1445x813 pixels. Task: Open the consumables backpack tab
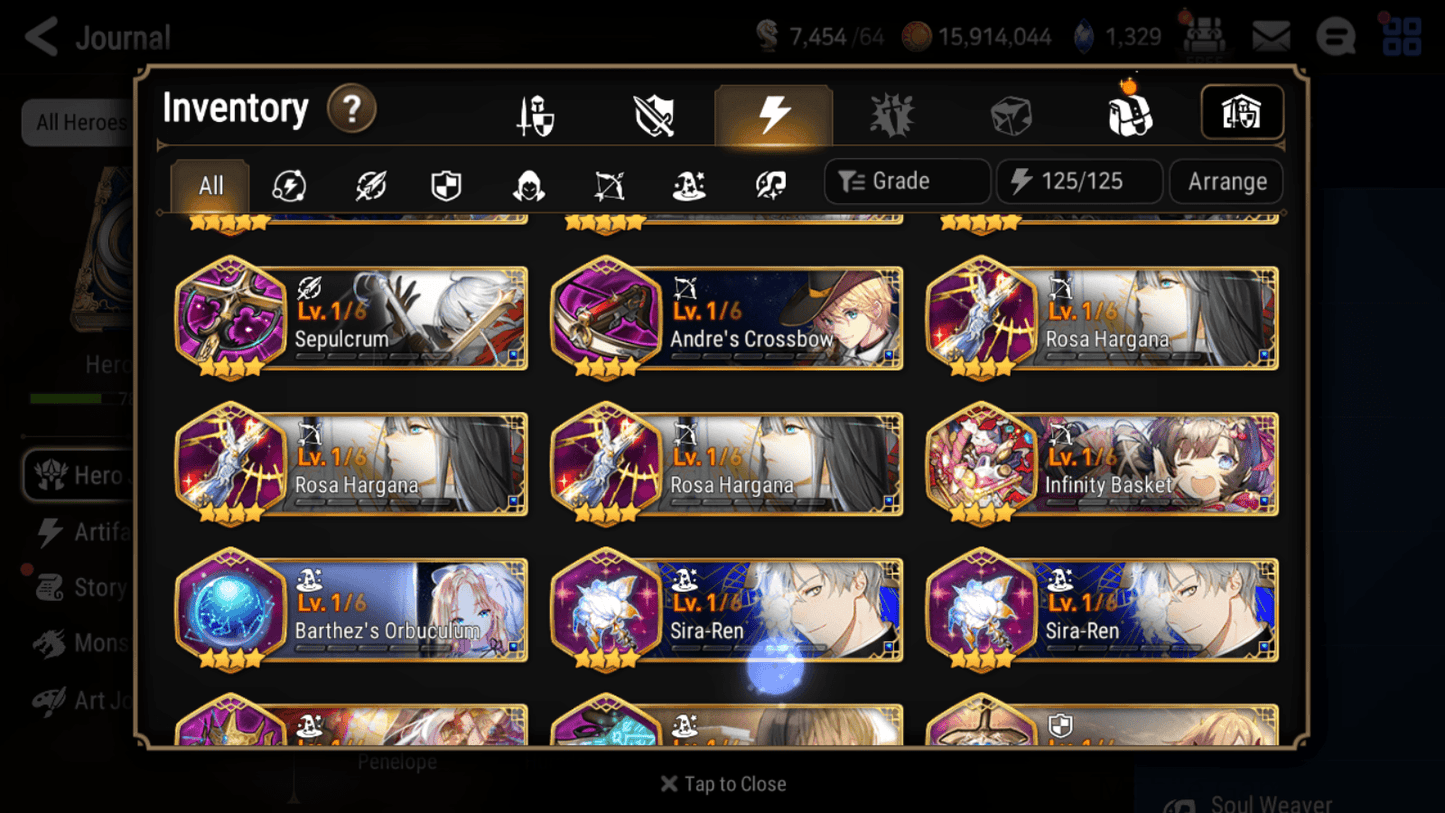click(1130, 114)
